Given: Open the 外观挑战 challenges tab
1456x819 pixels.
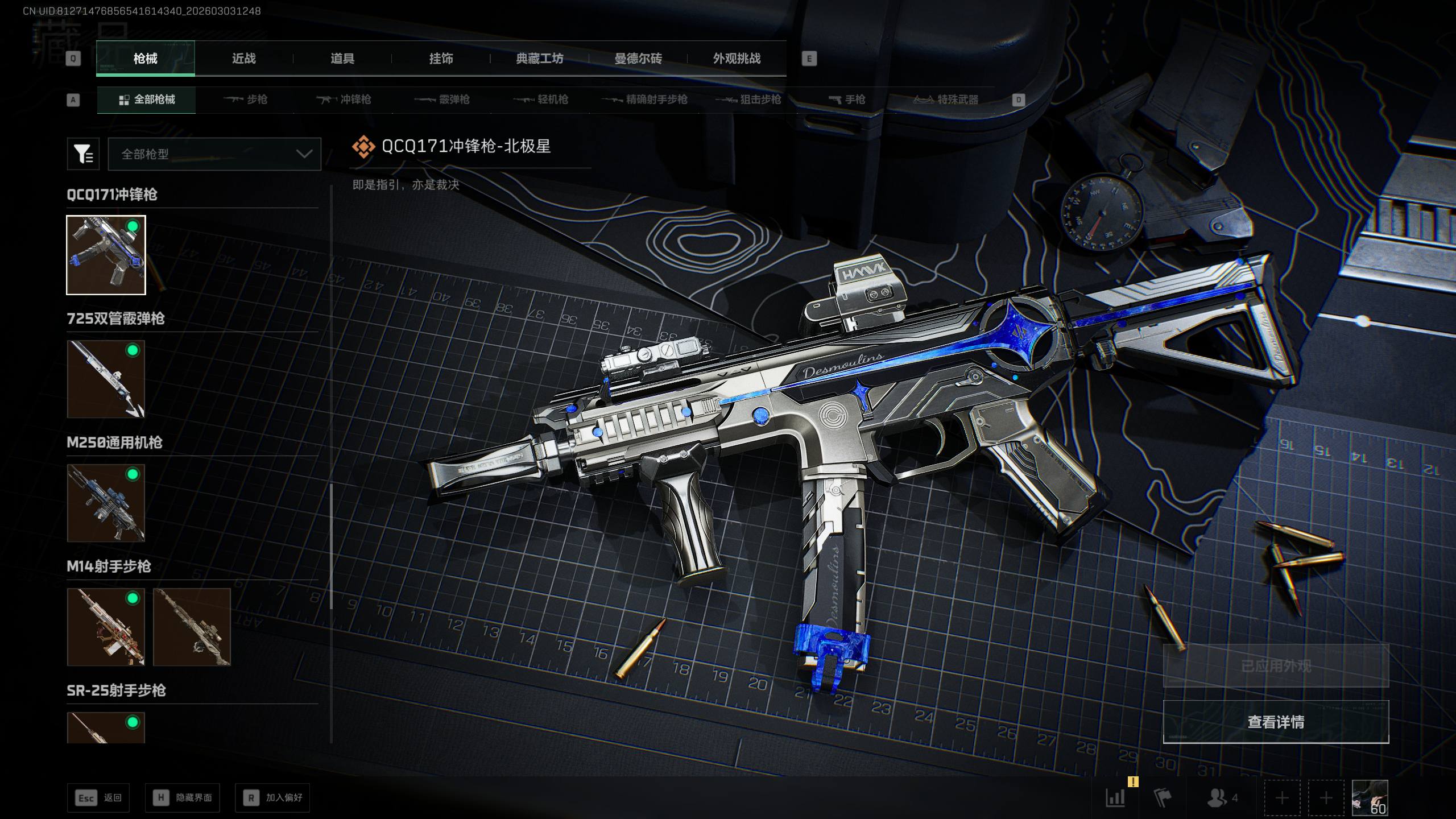Looking at the screenshot, I should [737, 59].
